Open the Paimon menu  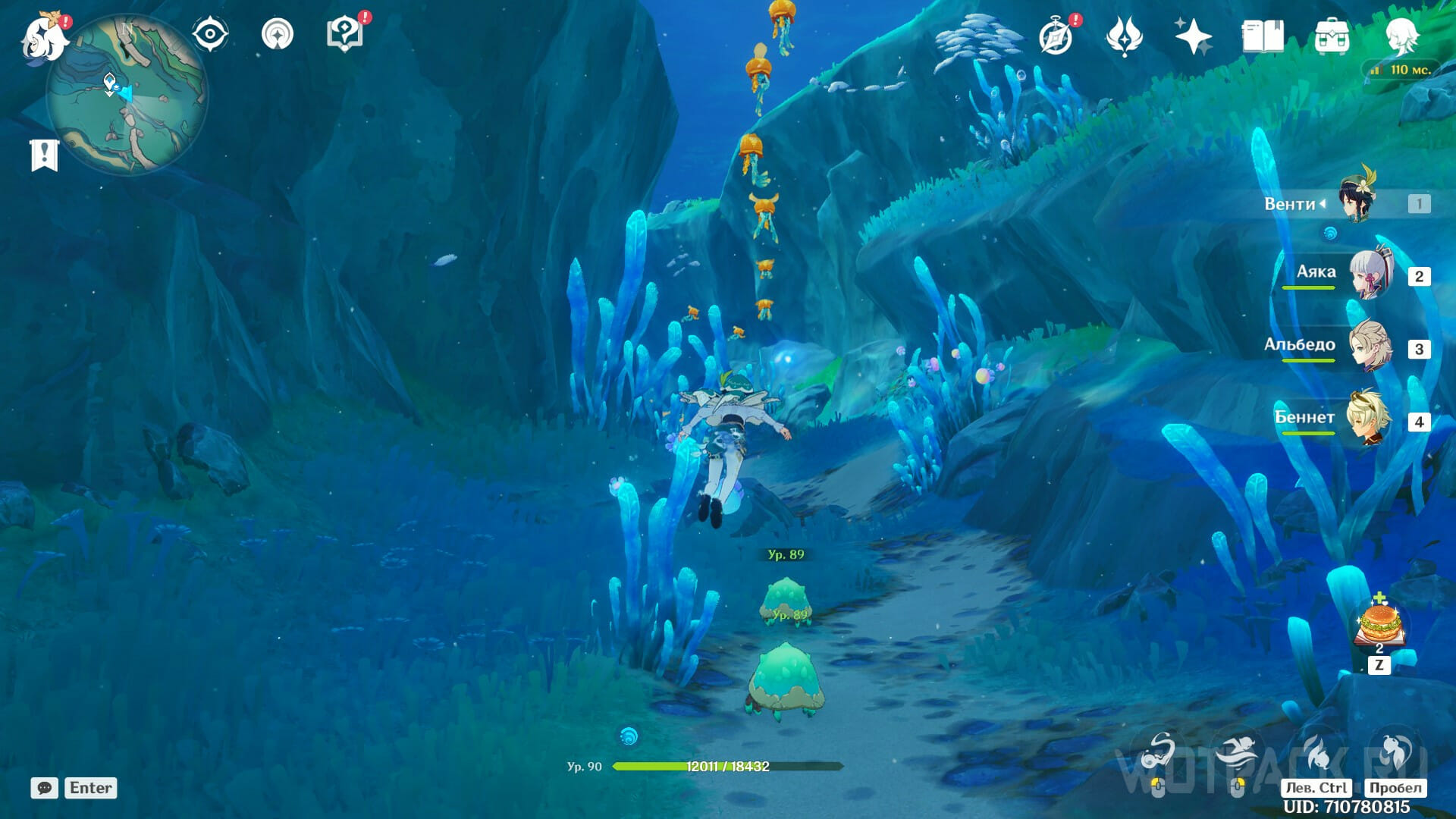tap(44, 36)
